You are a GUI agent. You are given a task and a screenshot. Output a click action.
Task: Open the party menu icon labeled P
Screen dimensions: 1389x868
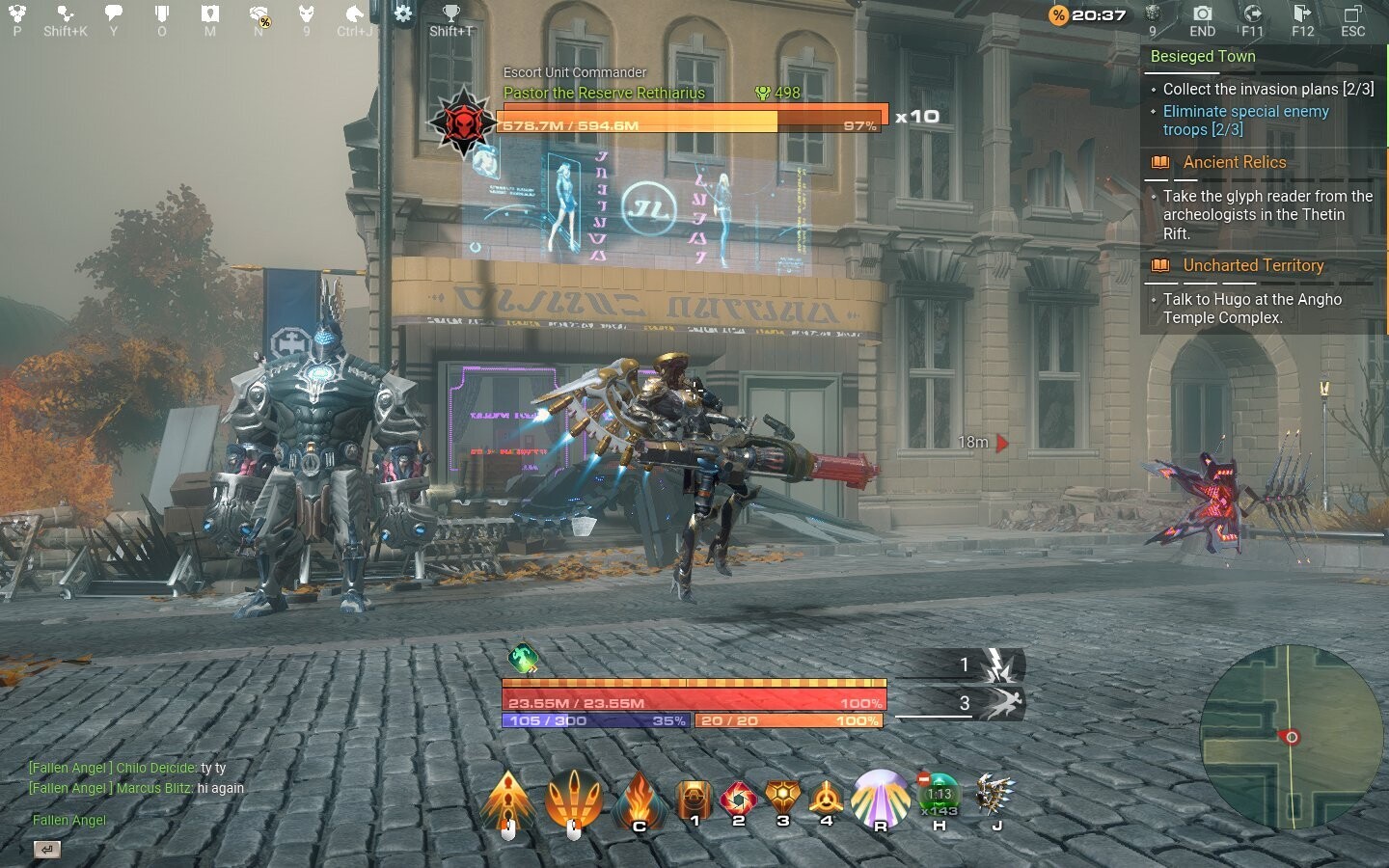[15, 15]
